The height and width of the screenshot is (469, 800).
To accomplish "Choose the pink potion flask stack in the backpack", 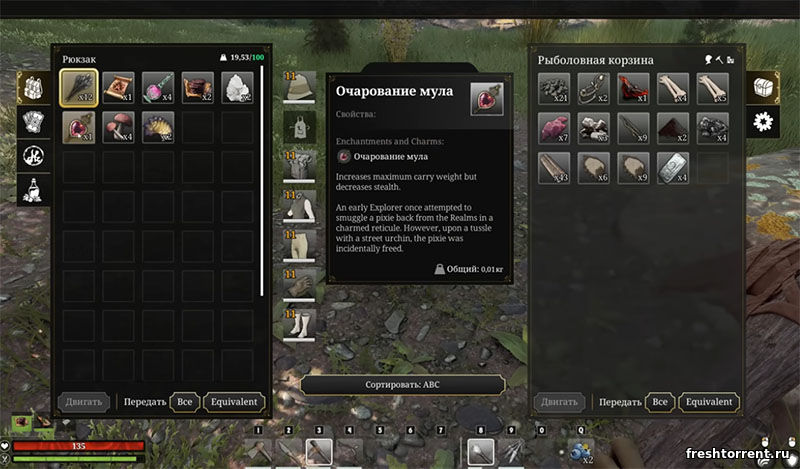I will [x=159, y=89].
